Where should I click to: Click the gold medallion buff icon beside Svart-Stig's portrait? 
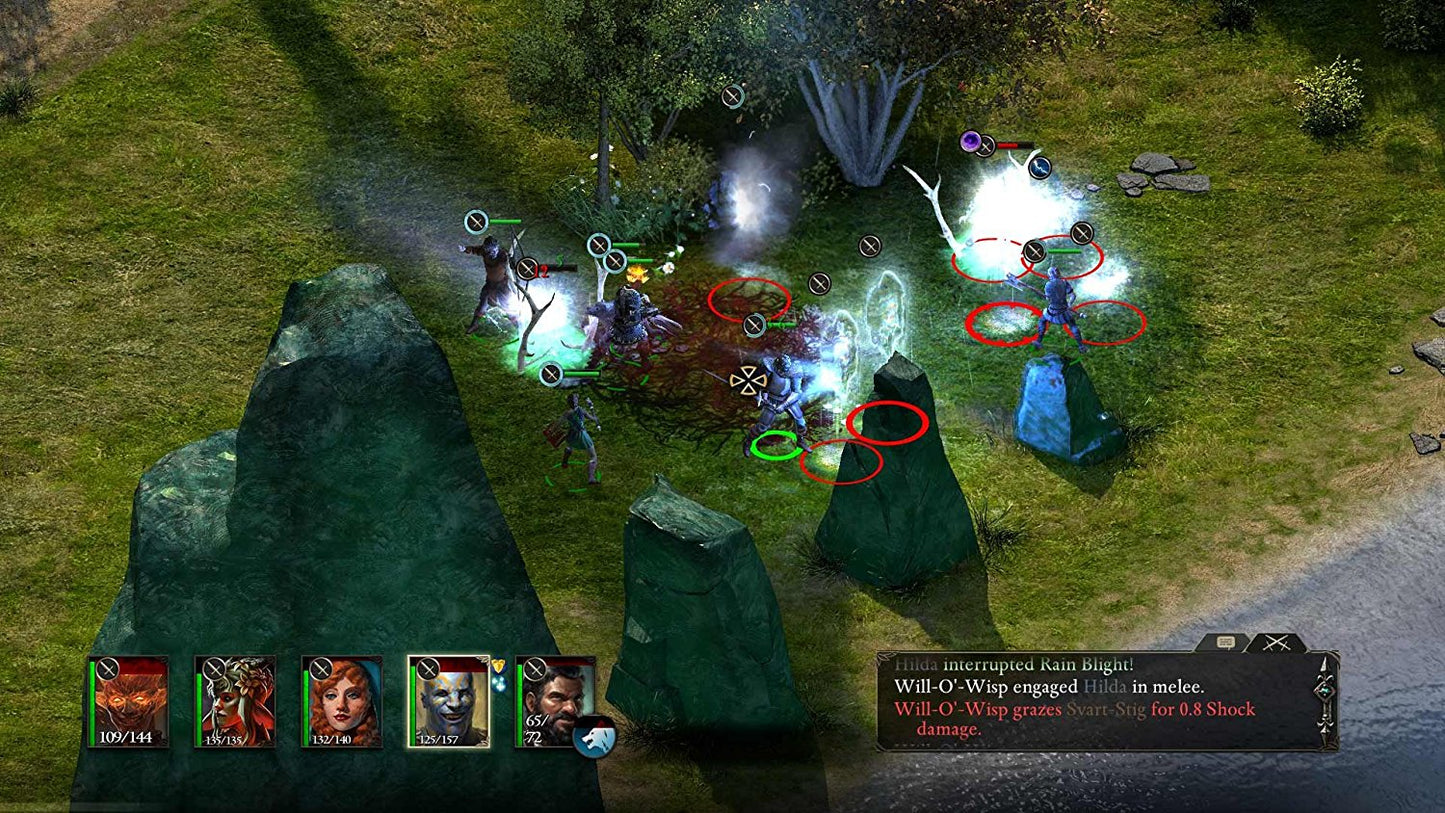pyautogui.click(x=499, y=664)
